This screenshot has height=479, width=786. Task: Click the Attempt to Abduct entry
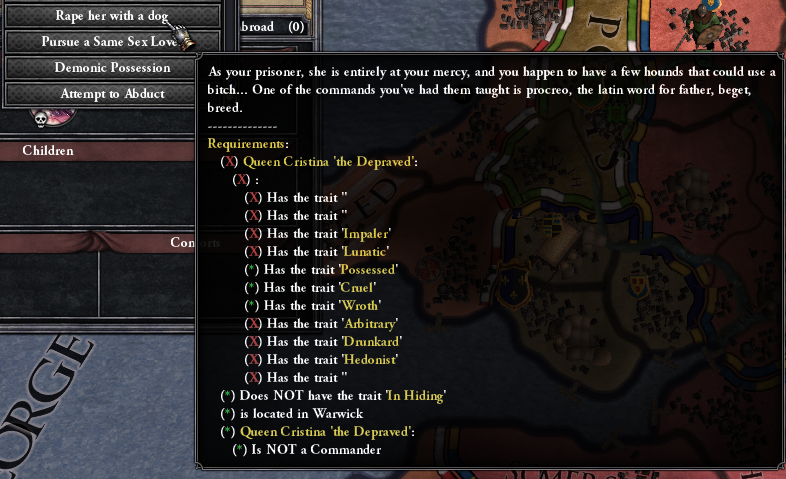(x=112, y=94)
